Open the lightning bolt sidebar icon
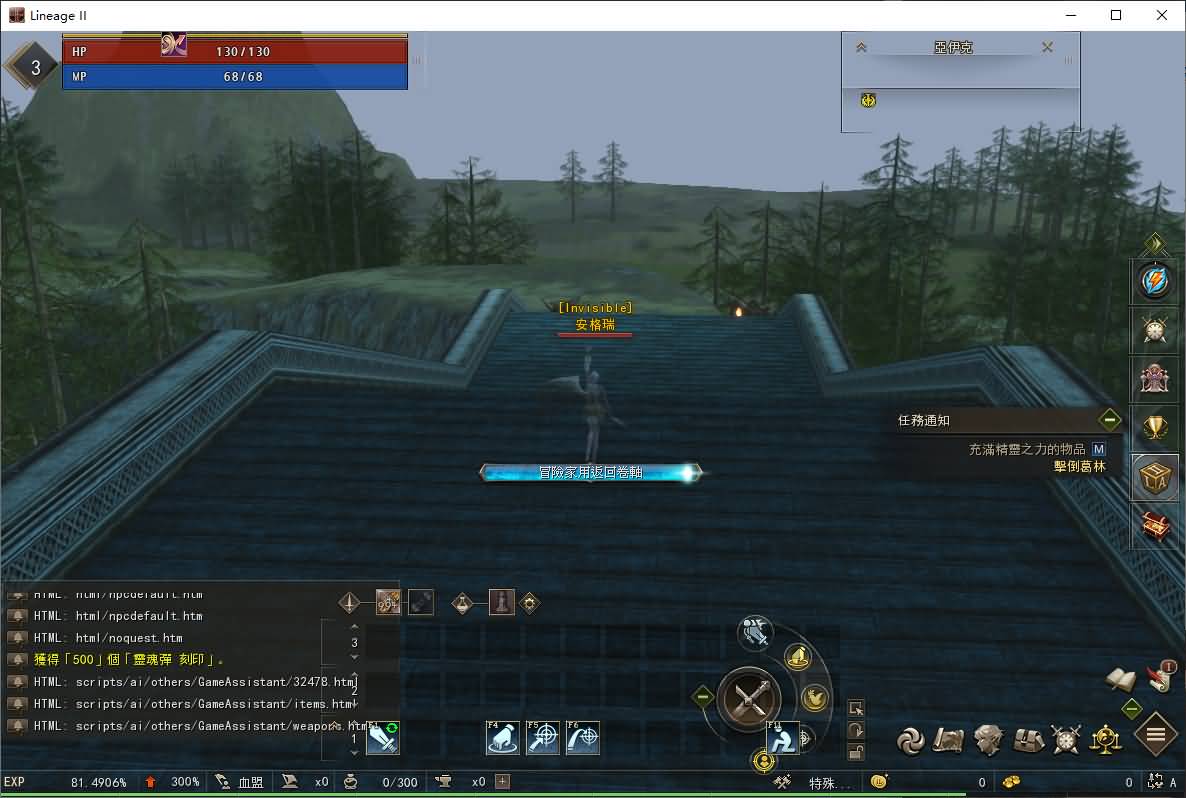Image resolution: width=1186 pixels, height=798 pixels. pyautogui.click(x=1155, y=283)
